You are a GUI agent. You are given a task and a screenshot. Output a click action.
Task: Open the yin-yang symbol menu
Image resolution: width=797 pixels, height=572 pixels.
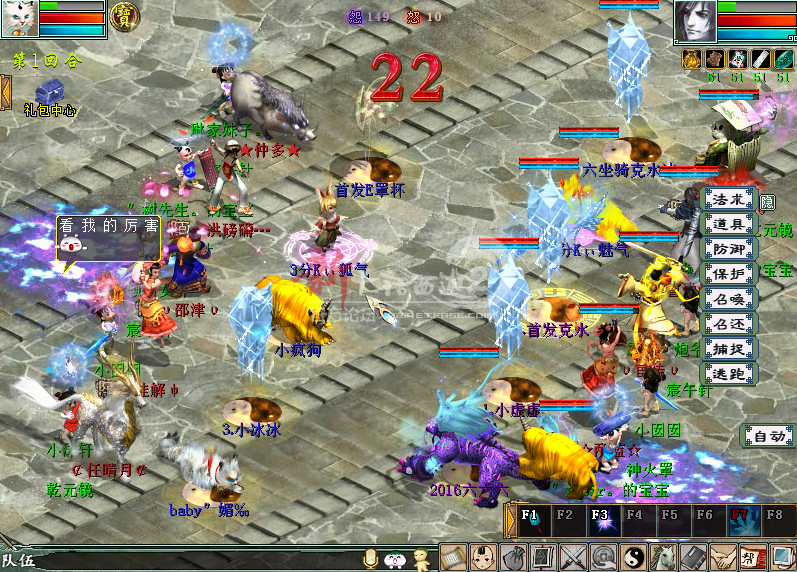pyautogui.click(x=634, y=557)
